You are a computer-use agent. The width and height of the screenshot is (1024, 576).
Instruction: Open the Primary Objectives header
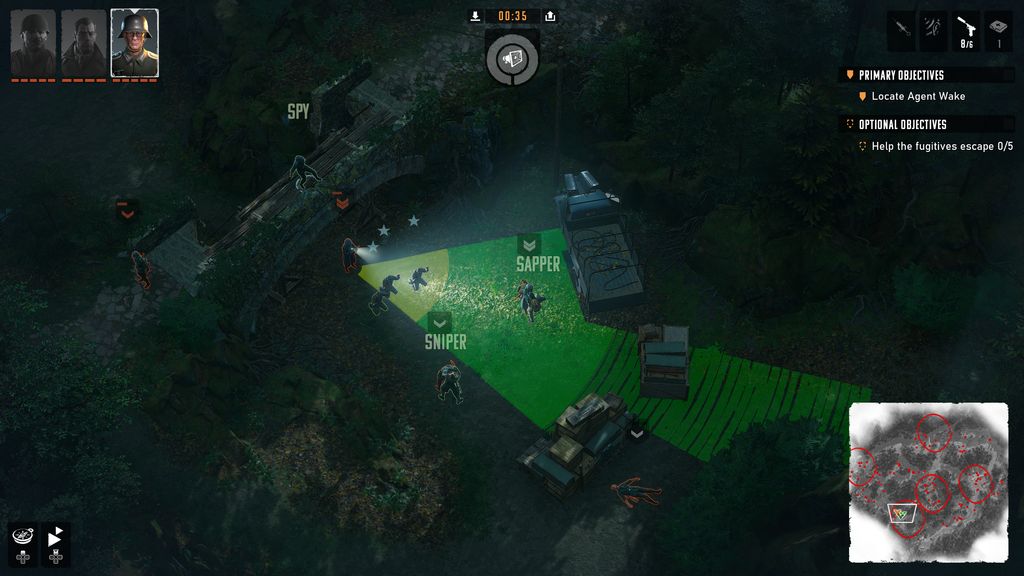[x=900, y=75]
